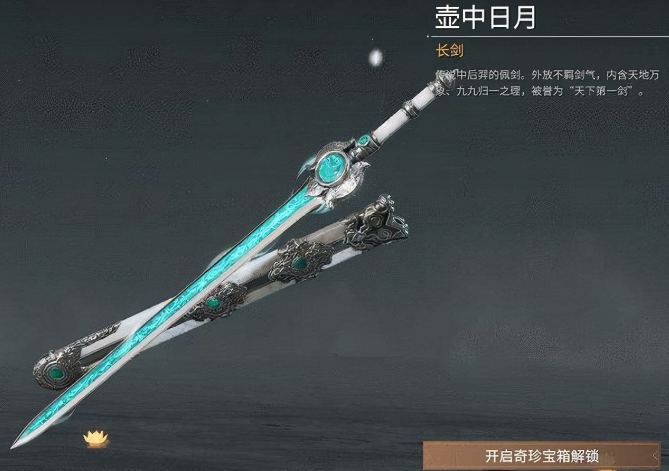The image size is (669, 471).
Task: Click the 开启奇珍宝箱解锁 unlock button
Action: pyautogui.click(x=542, y=455)
